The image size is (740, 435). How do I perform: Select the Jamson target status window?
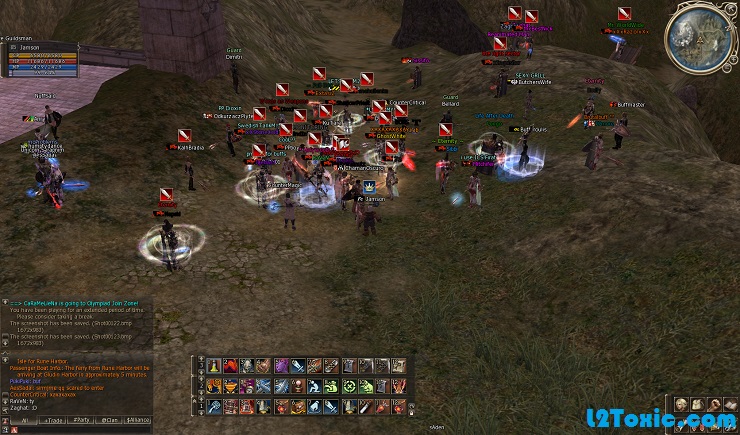coord(40,59)
